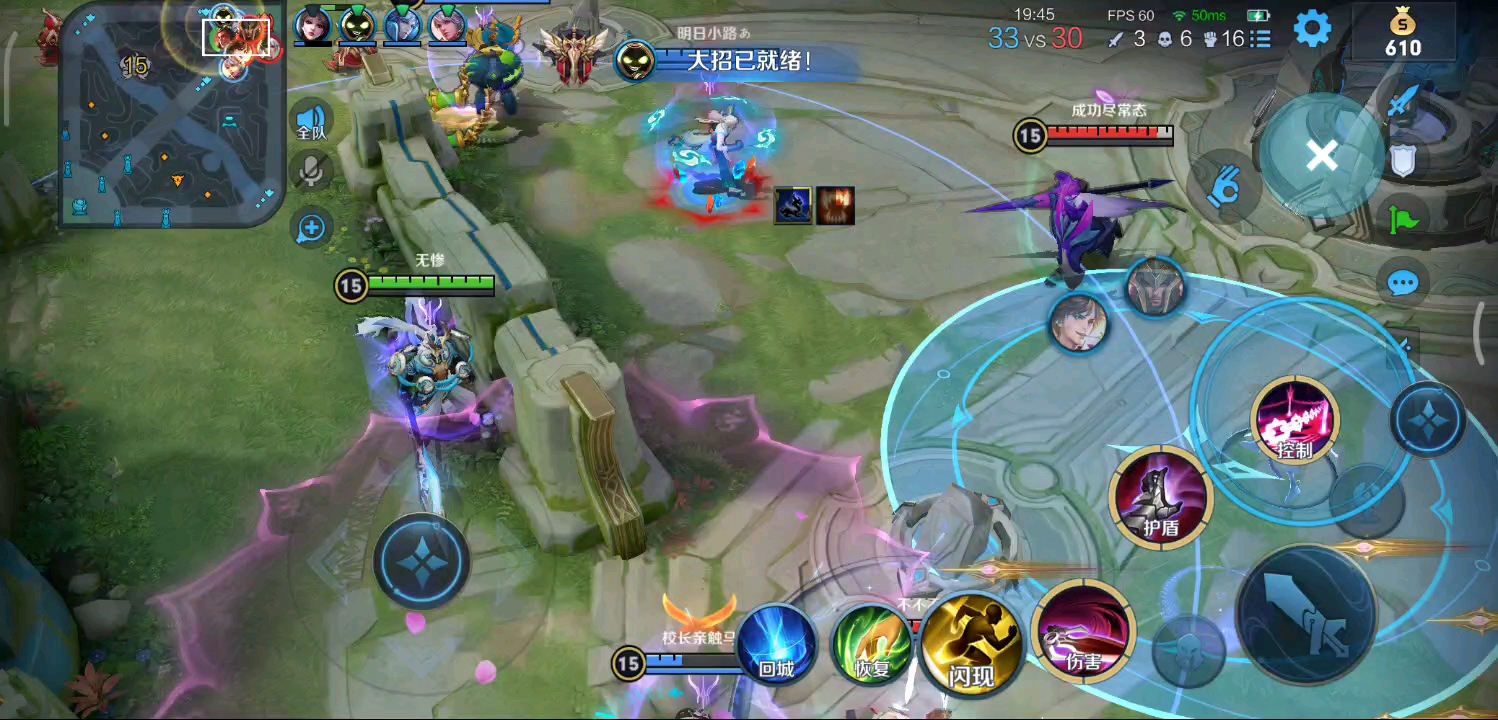Activate the 护盾 skill
1498x720 pixels.
coord(1160,497)
